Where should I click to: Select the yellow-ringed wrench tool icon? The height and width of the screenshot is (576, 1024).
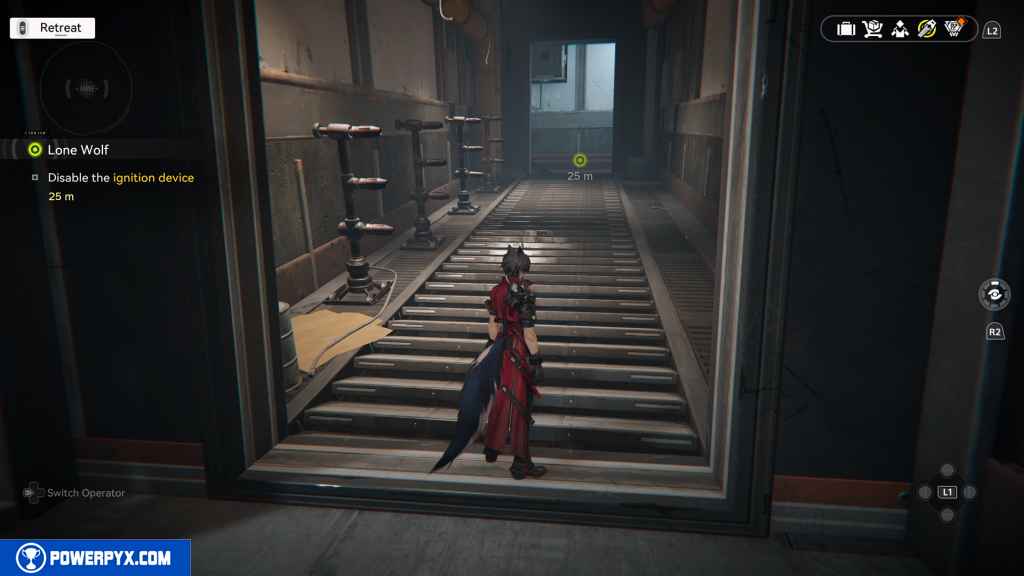pyautogui.click(x=927, y=29)
